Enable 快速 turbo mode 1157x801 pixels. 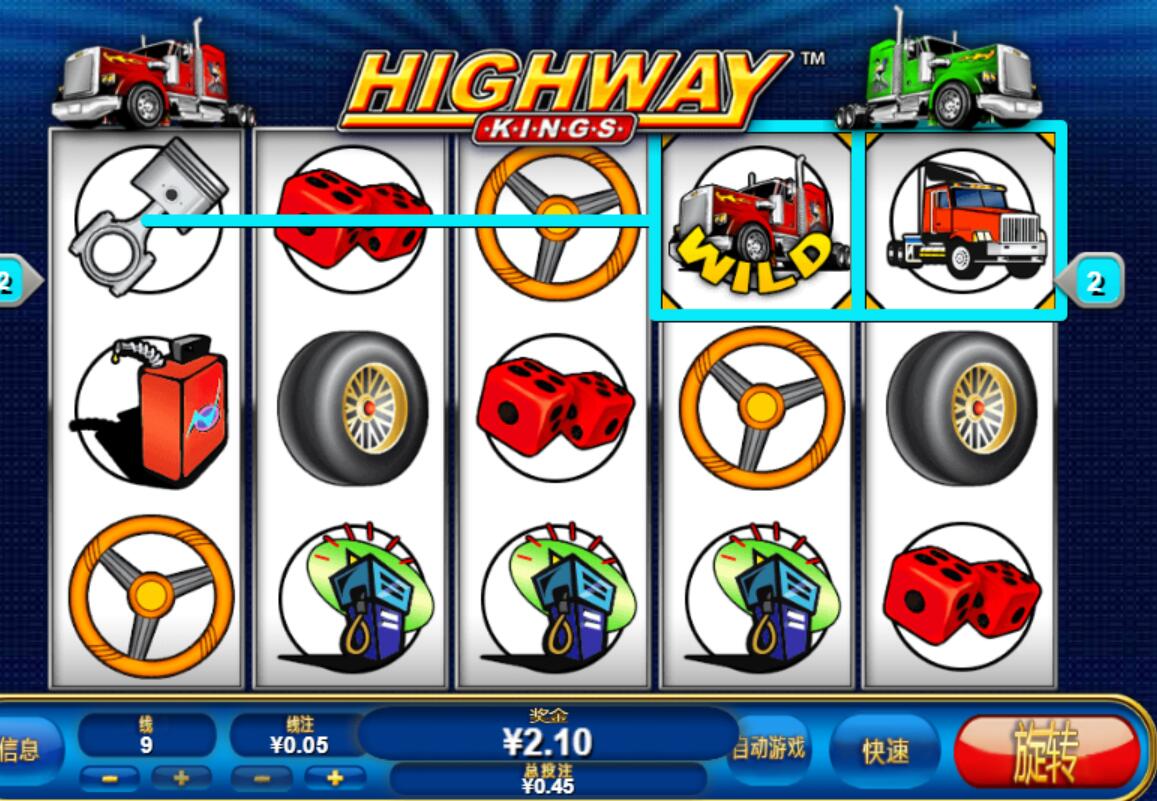884,751
